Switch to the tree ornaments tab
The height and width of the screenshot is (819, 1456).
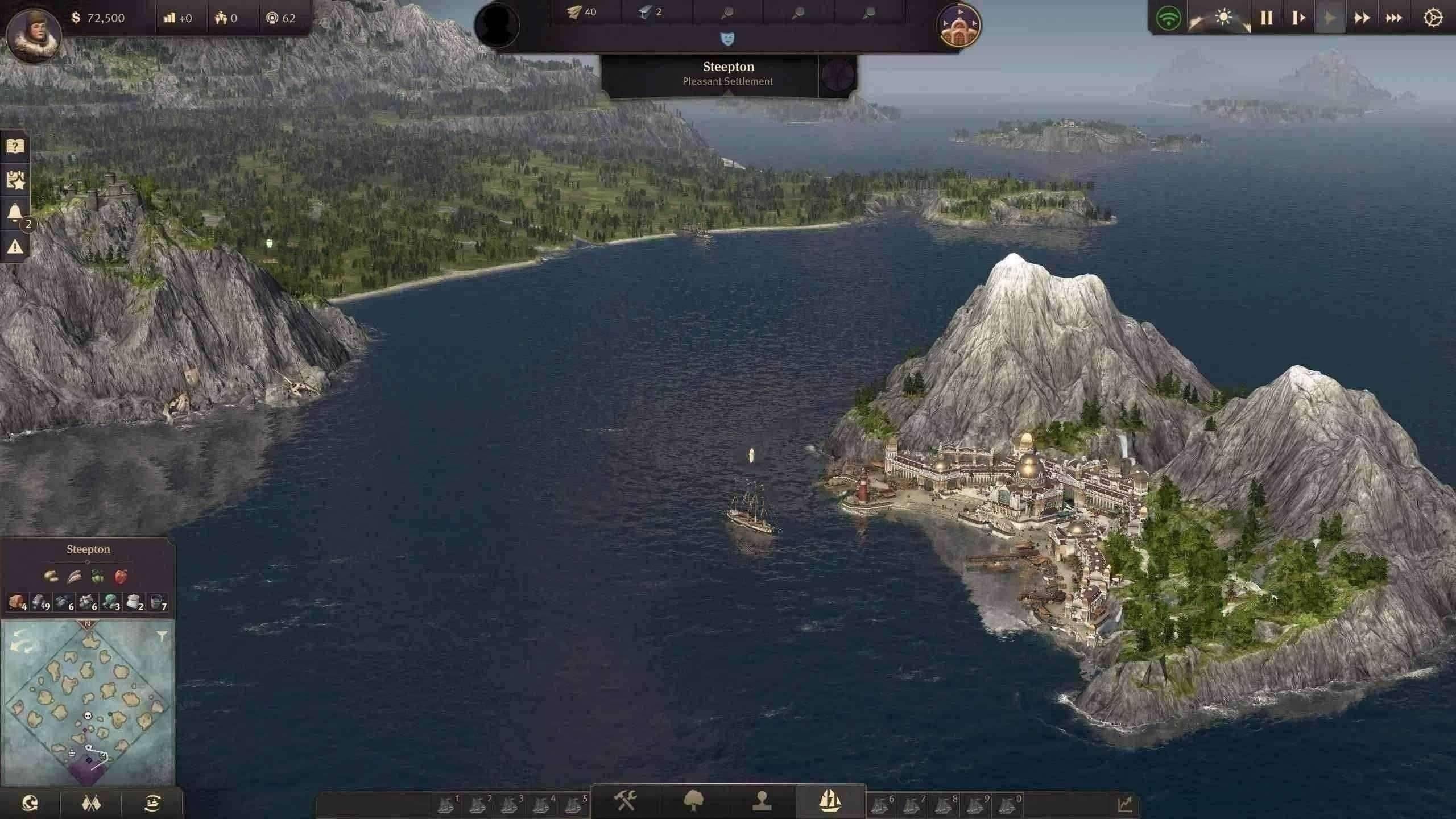point(693,801)
